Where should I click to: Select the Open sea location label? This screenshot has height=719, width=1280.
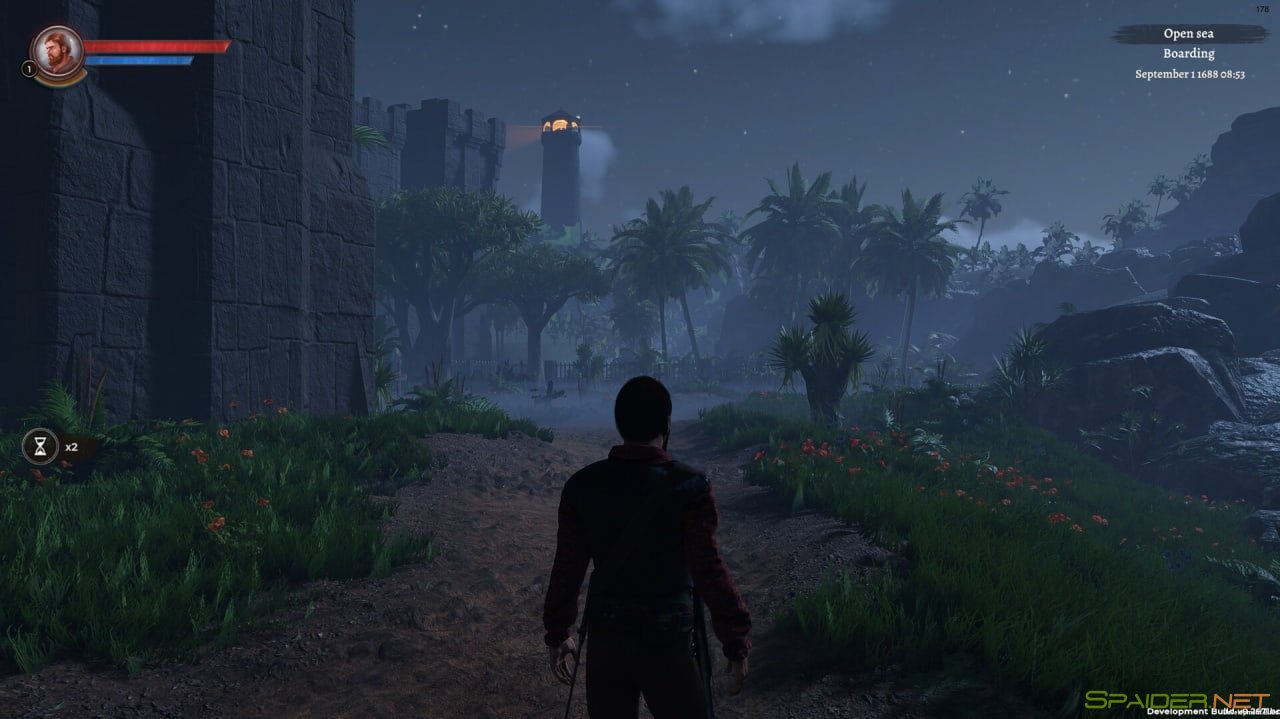(1188, 34)
